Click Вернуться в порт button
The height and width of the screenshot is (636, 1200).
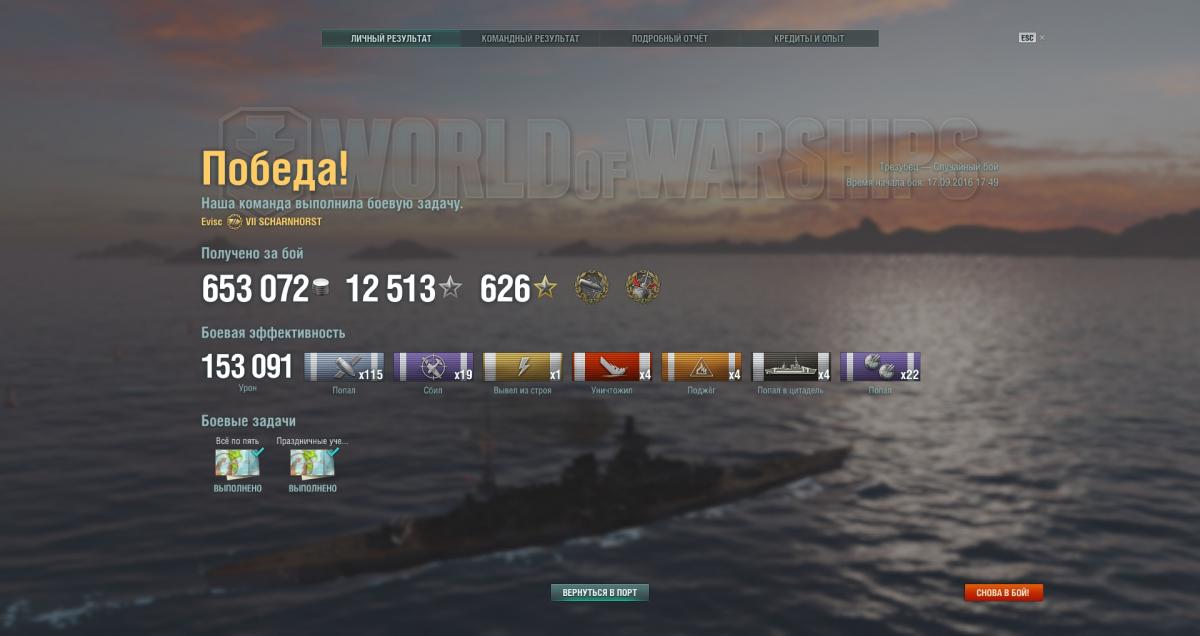click(600, 593)
